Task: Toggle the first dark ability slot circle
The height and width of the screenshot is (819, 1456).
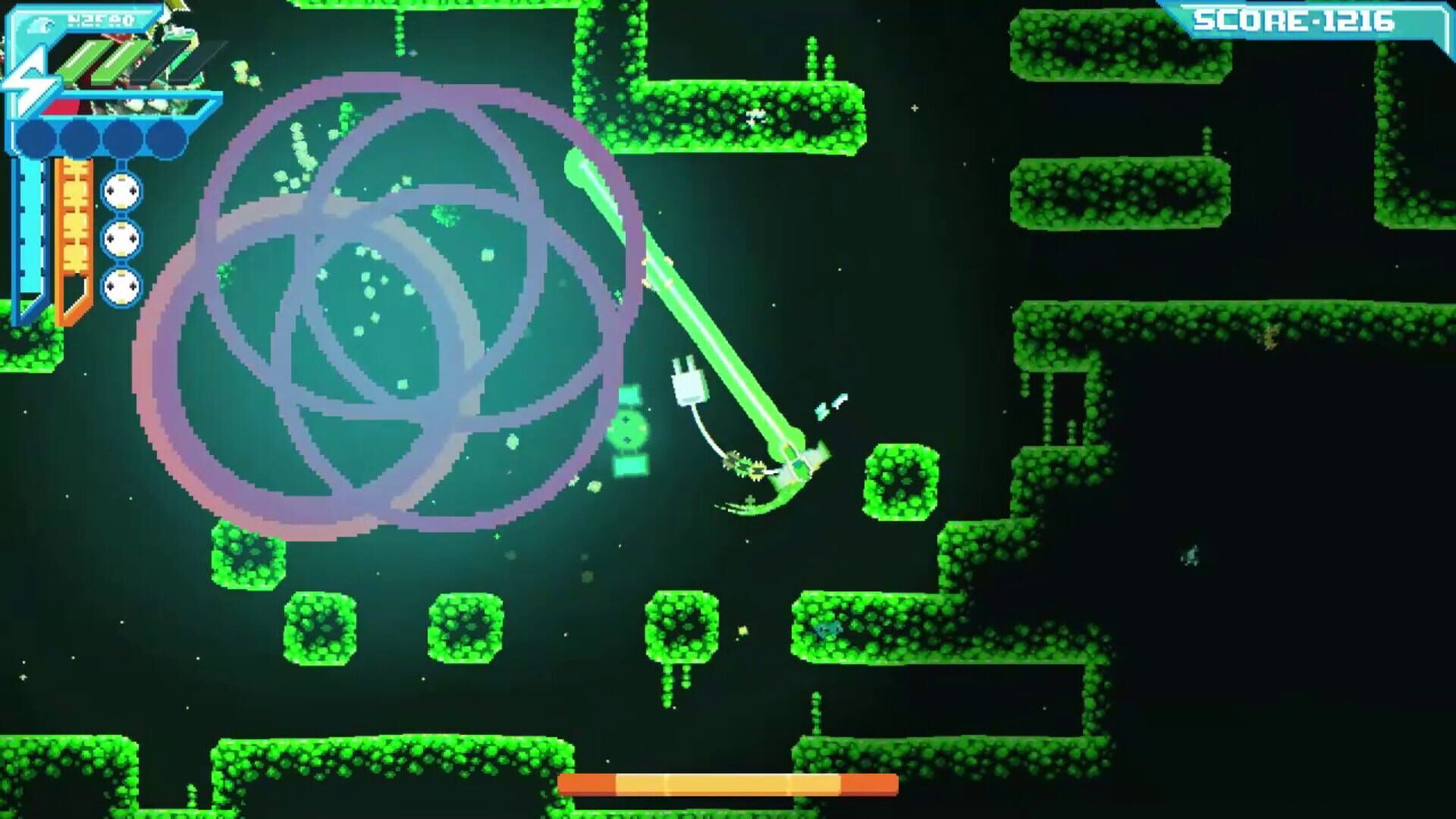Action: click(x=36, y=137)
